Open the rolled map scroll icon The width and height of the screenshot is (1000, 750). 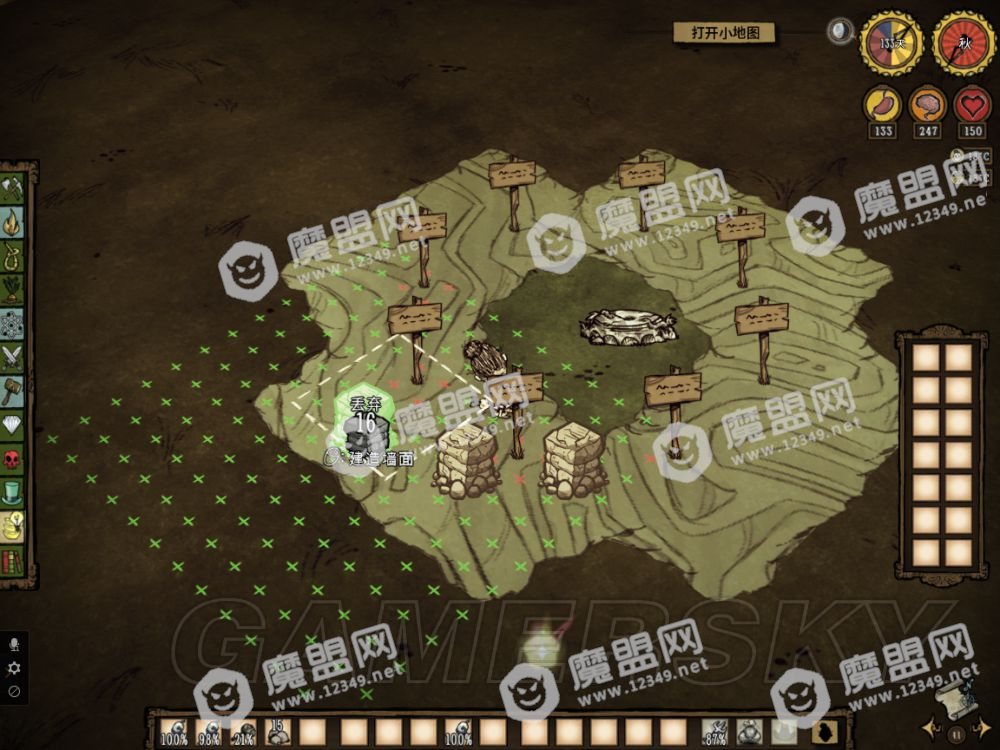click(x=952, y=697)
